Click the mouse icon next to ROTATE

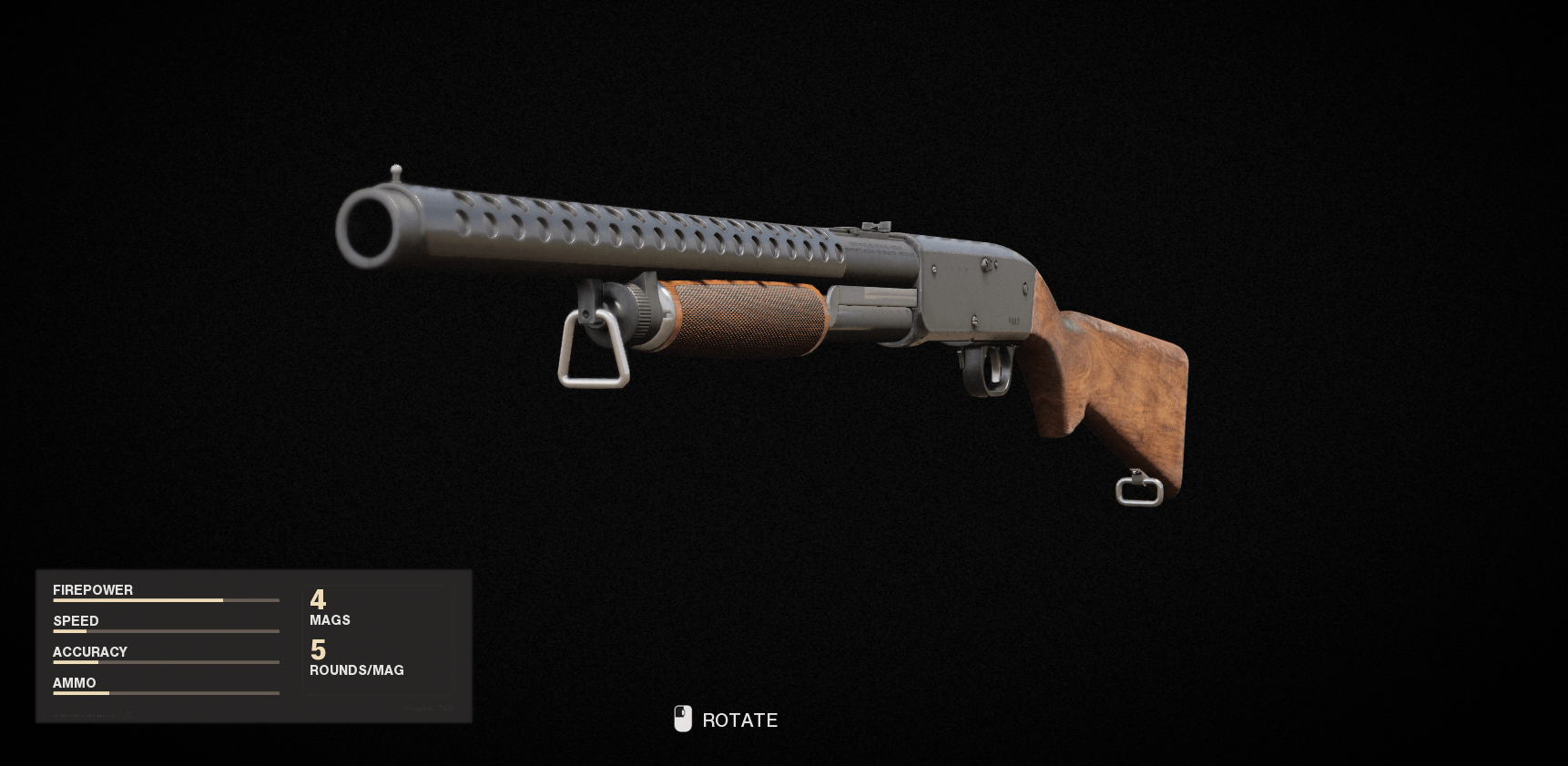[681, 719]
